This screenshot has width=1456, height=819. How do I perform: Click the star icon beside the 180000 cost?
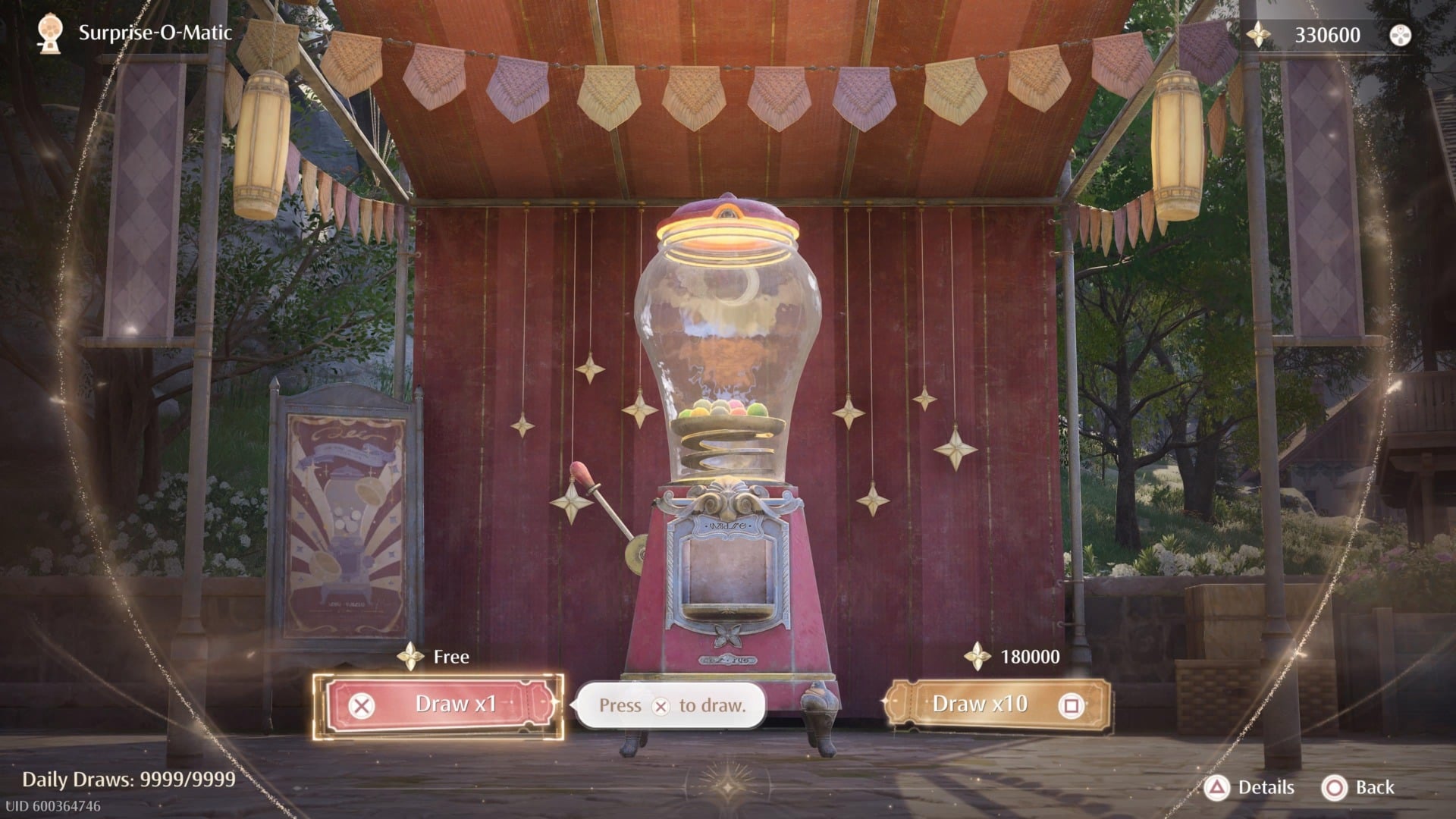[978, 657]
